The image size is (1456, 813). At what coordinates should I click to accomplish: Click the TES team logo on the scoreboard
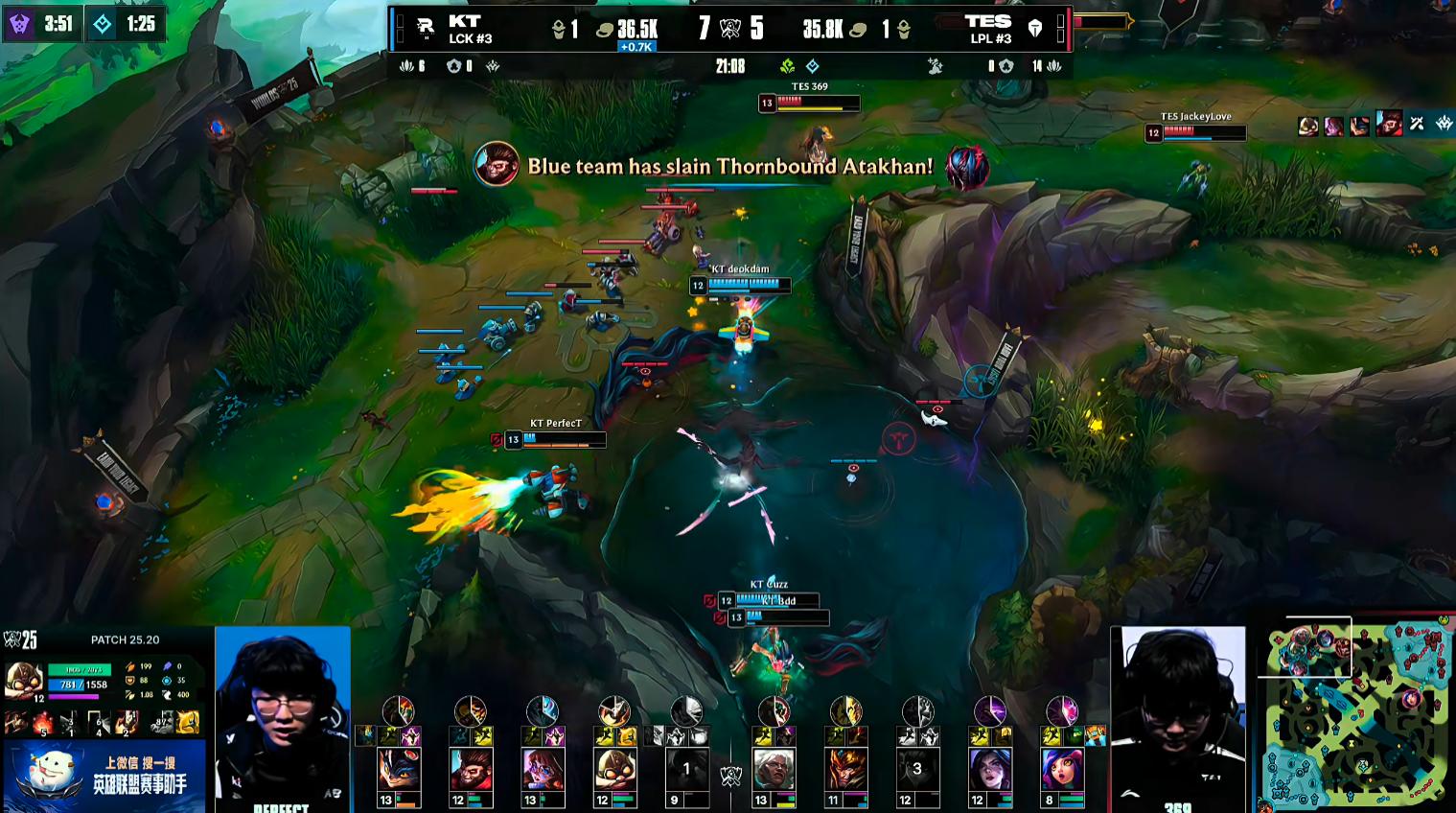(x=1035, y=29)
